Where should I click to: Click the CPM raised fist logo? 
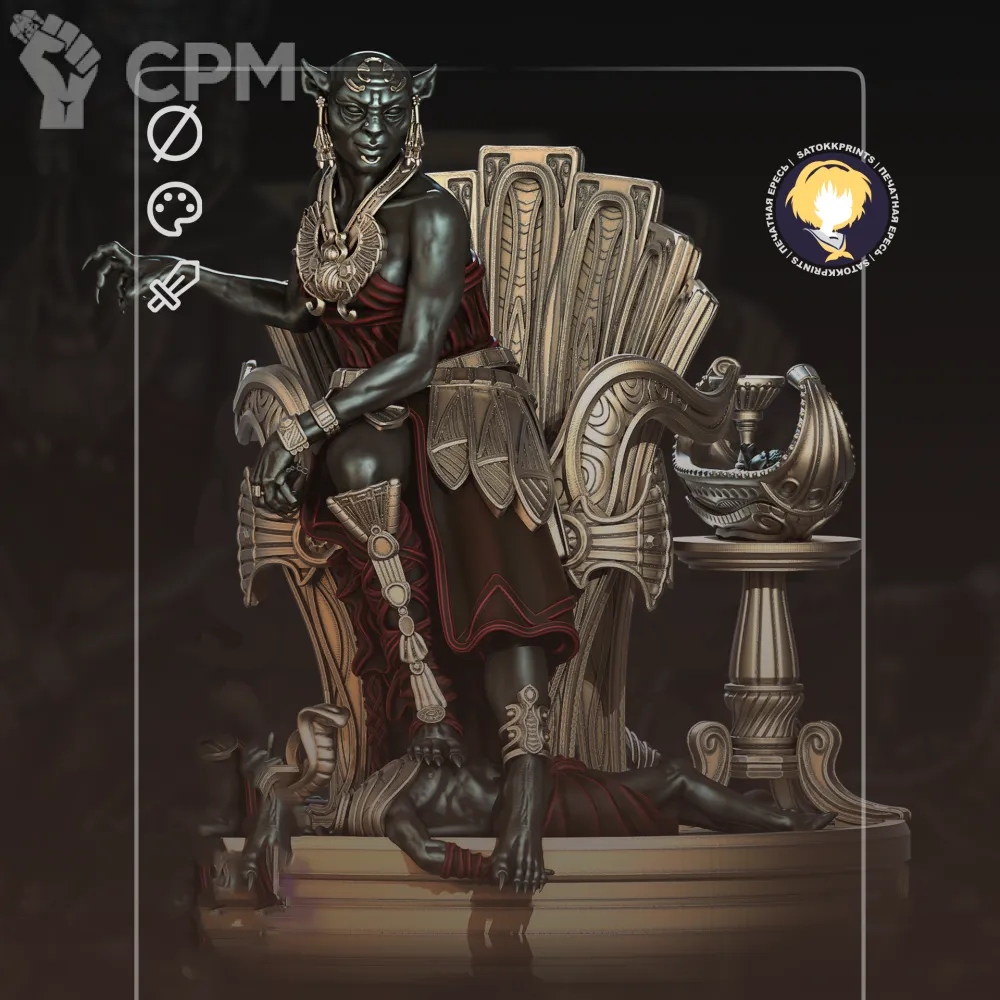click(57, 68)
